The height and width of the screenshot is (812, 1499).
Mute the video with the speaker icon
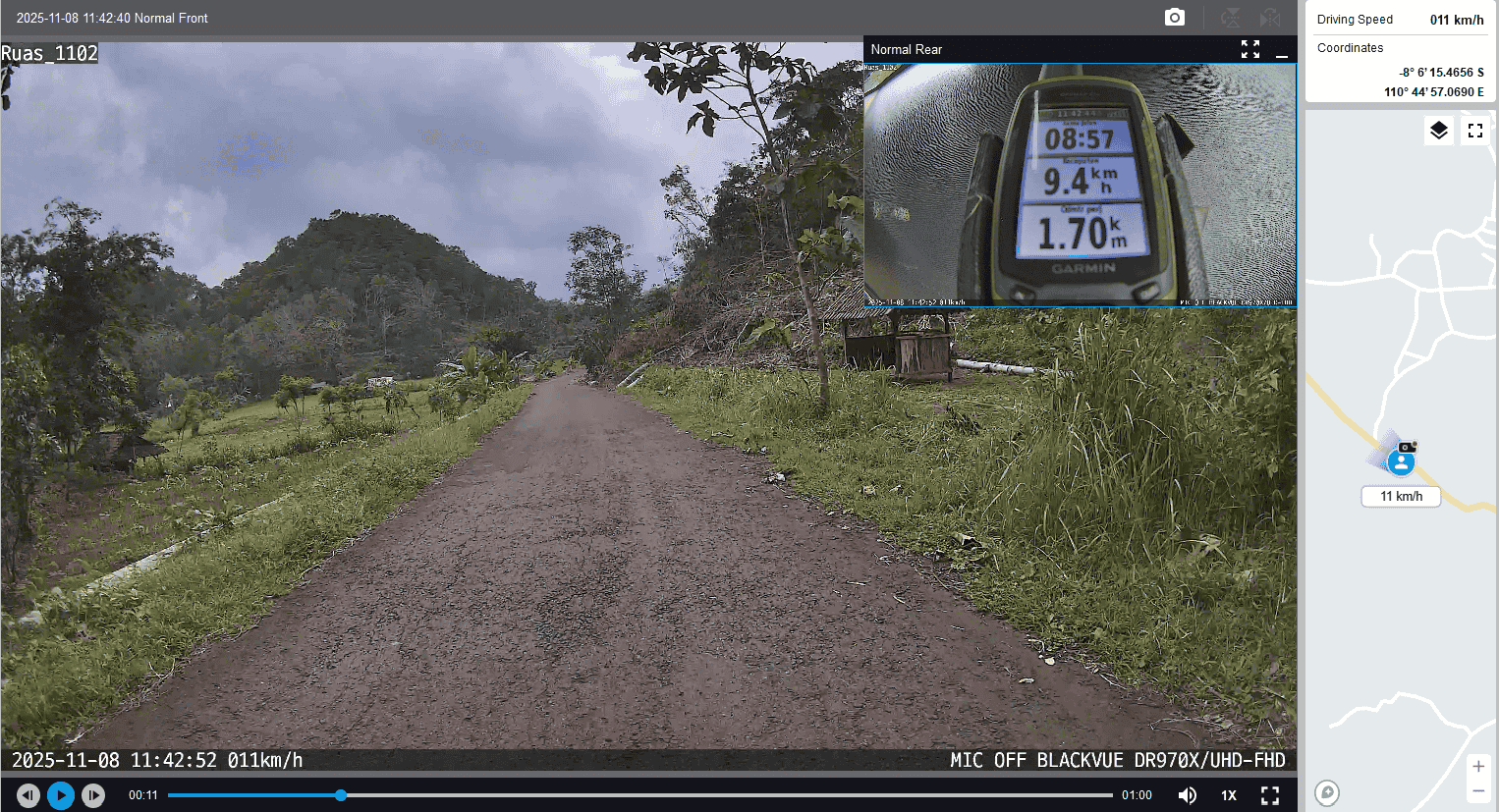point(1187,795)
